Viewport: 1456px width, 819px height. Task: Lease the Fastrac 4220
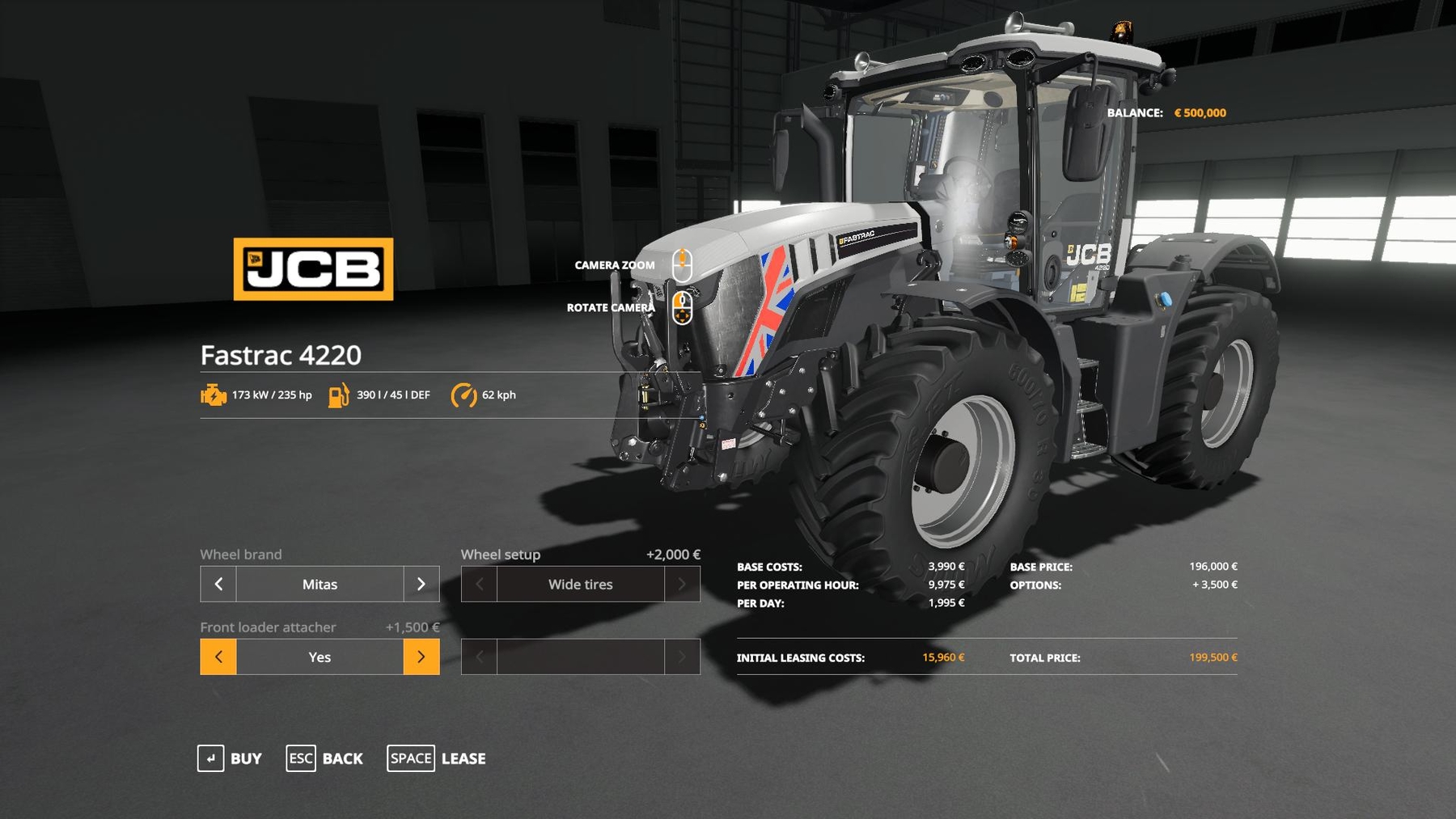pyautogui.click(x=437, y=758)
